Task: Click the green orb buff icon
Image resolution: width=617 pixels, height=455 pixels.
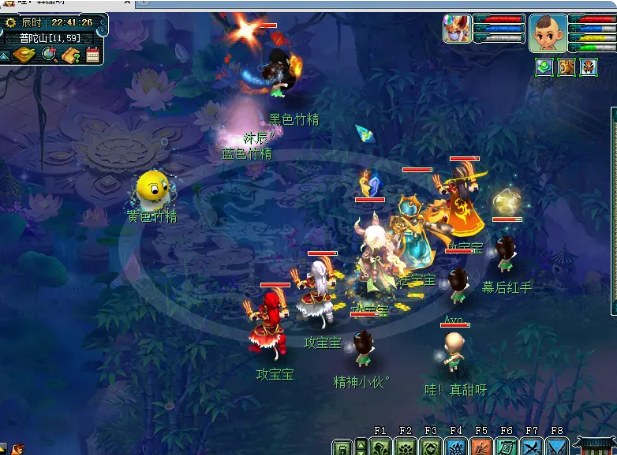Action: (x=544, y=67)
